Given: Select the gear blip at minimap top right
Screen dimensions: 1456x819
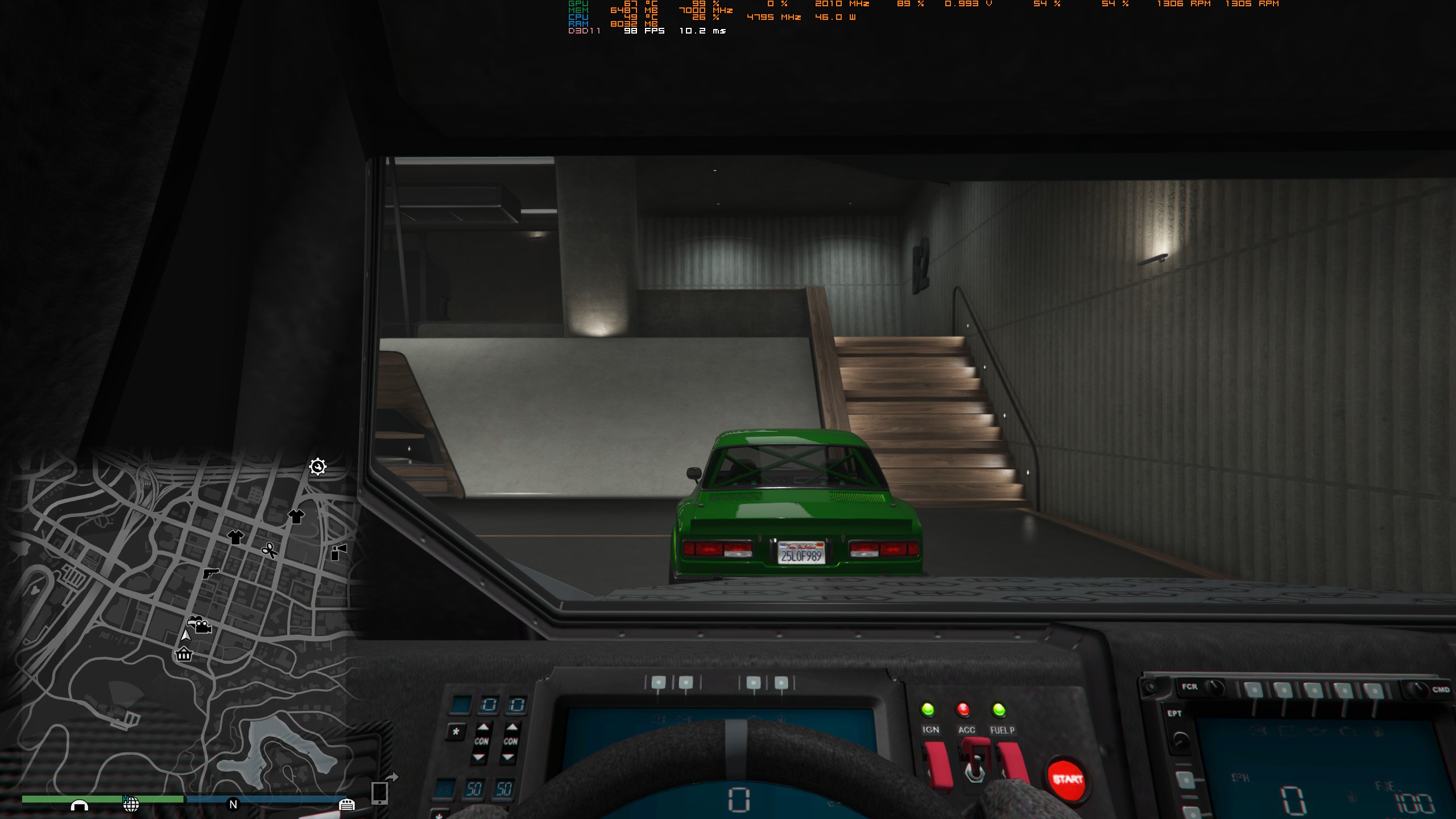Looking at the screenshot, I should (x=317, y=467).
